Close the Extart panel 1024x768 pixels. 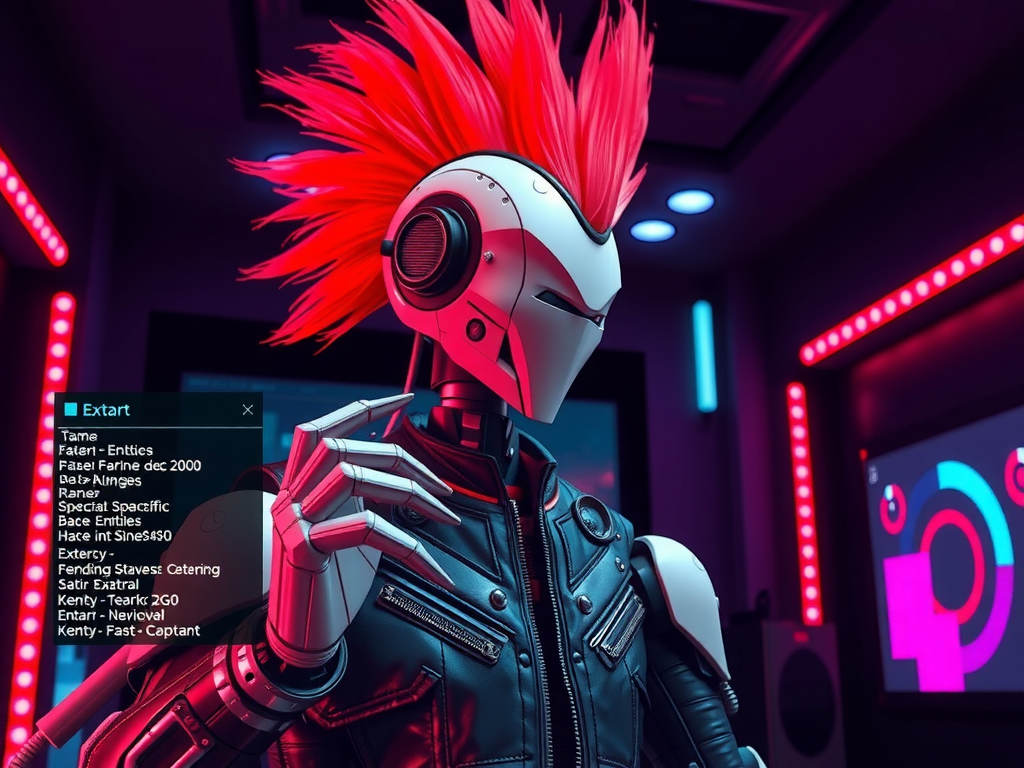pyautogui.click(x=248, y=409)
